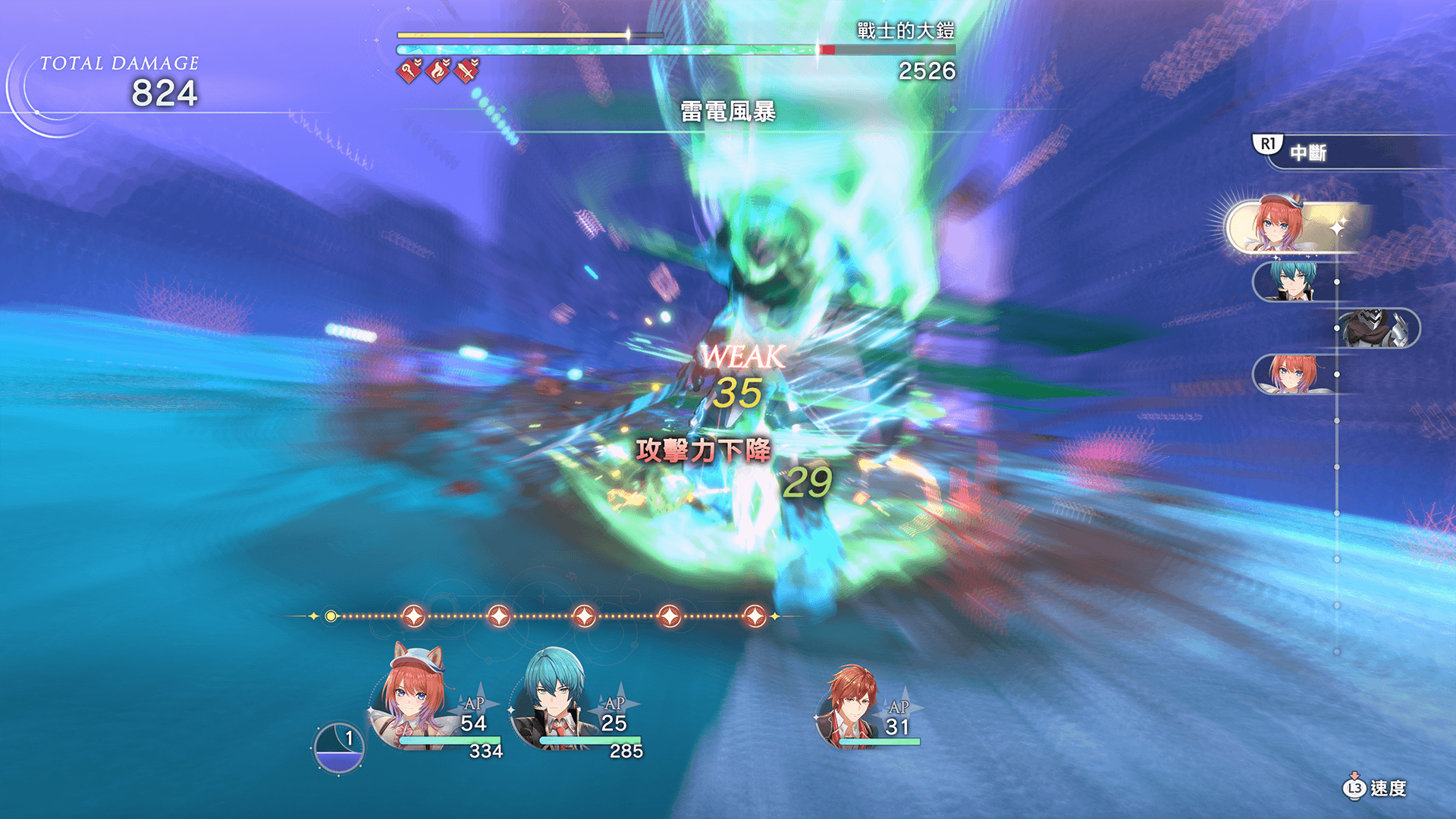This screenshot has height=819, width=1456.
Task: Select the armored enemy turn-order portrait
Action: pyautogui.click(x=1376, y=328)
